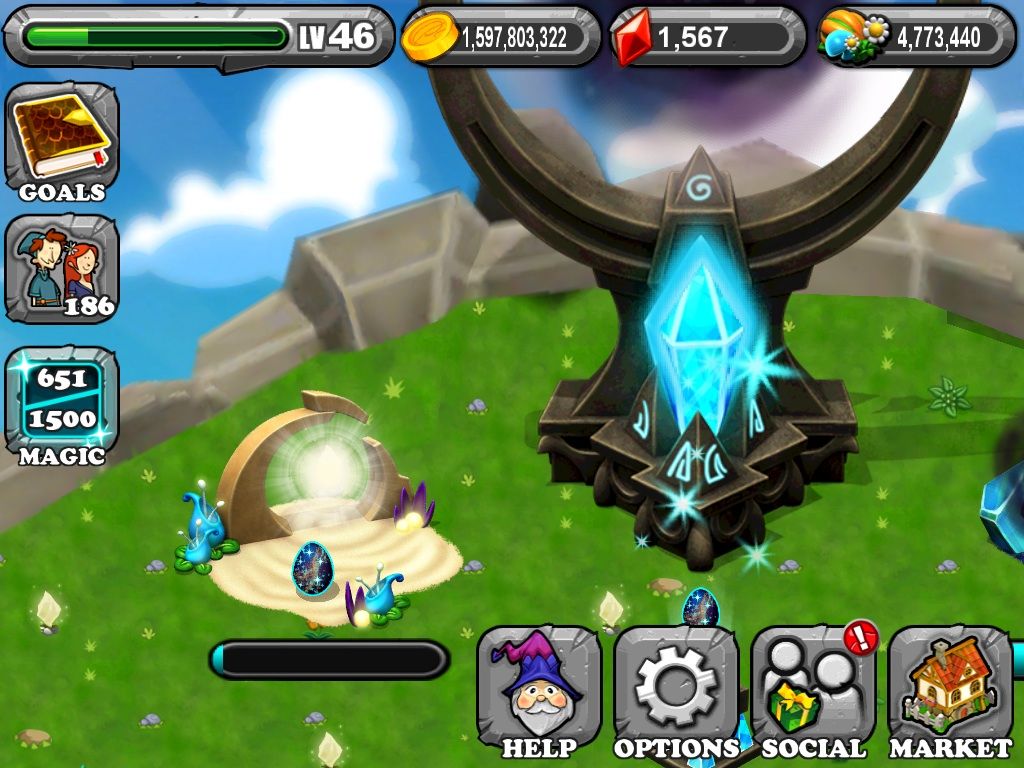
Task: Open the Options gear menu
Action: coord(676,692)
